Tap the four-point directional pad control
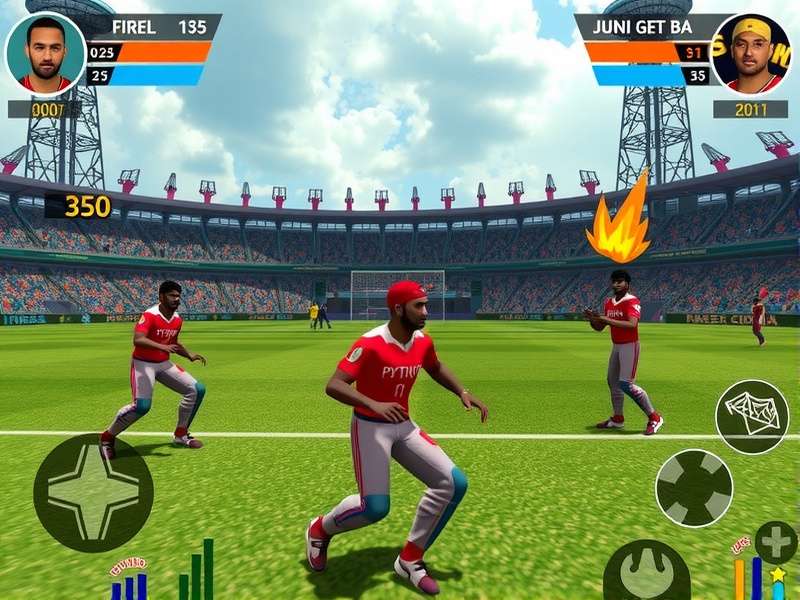This screenshot has width=800, height=600. pyautogui.click(x=93, y=492)
